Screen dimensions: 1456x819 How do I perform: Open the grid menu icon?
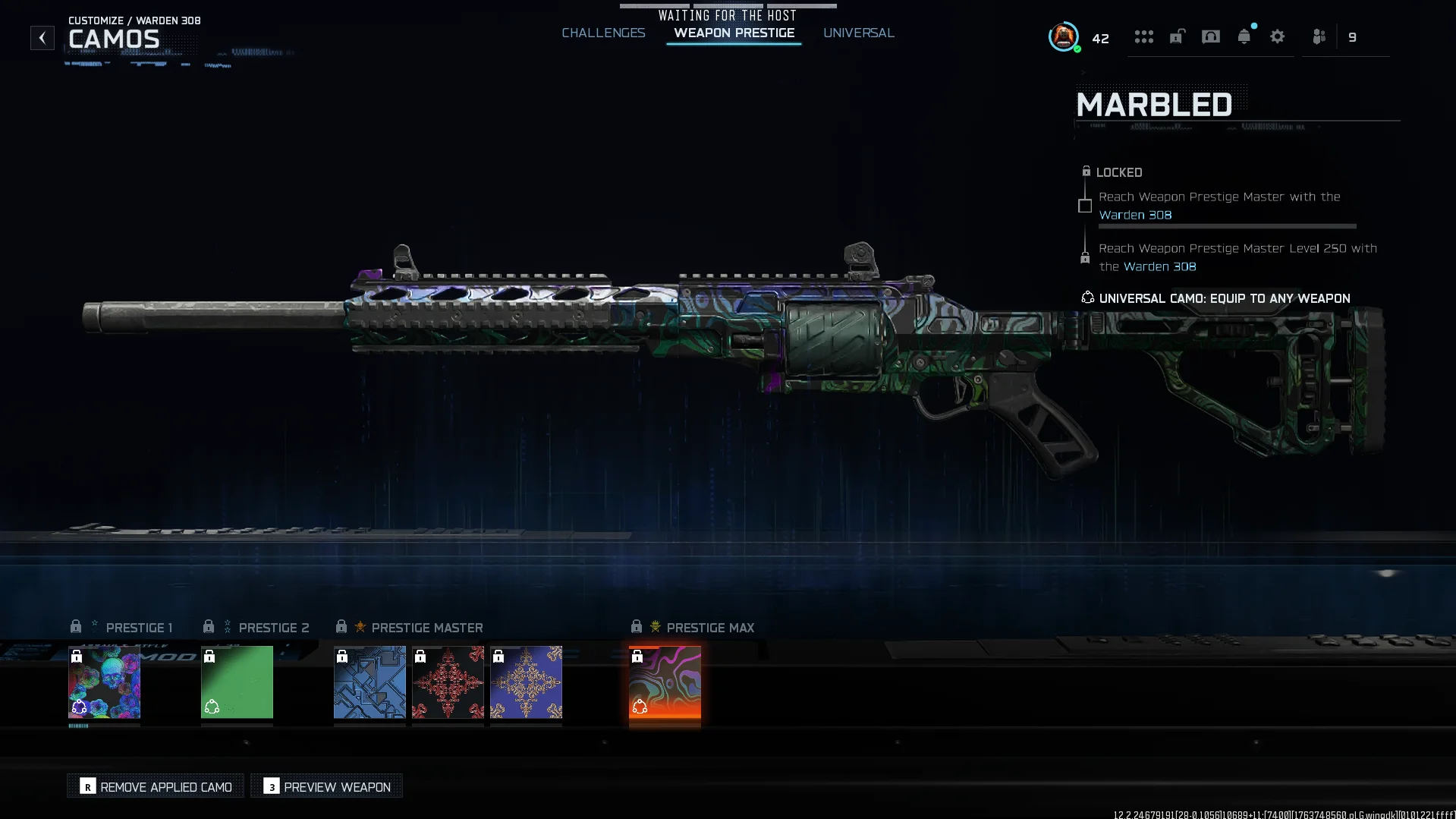coord(1143,36)
